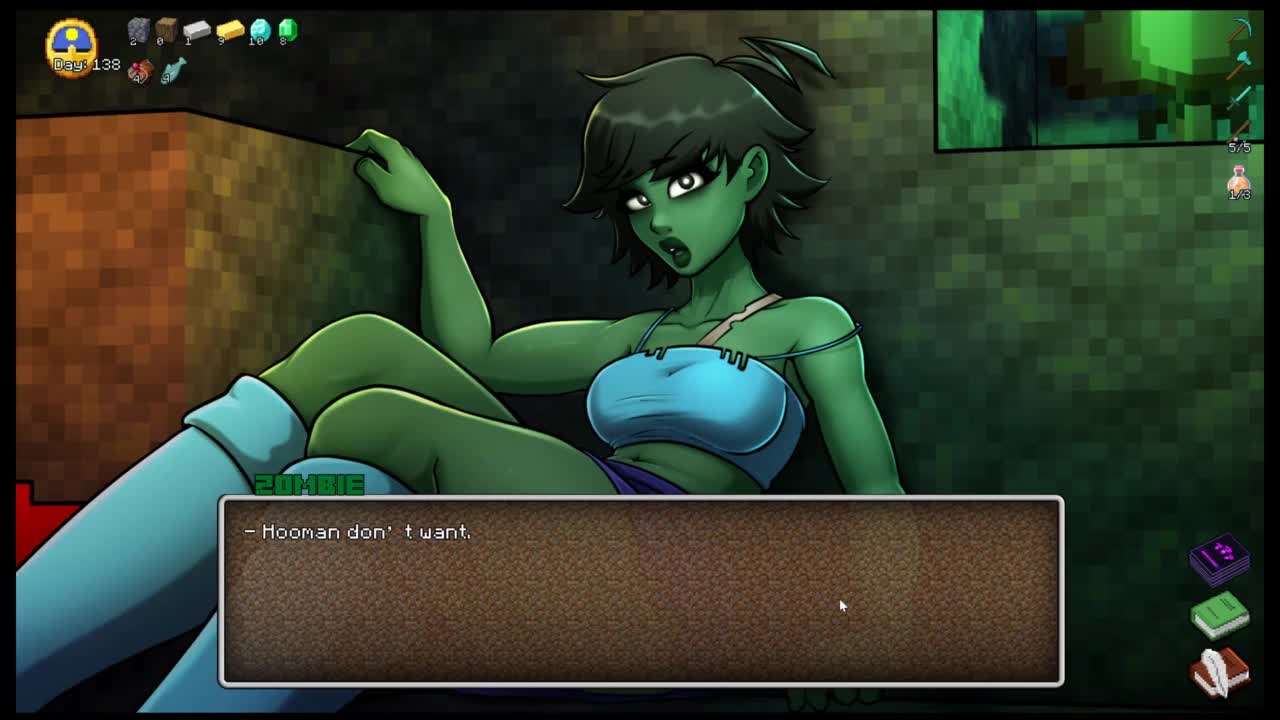1280x720 pixels.
Task: Open the purple enchanted book
Action: point(1219,558)
